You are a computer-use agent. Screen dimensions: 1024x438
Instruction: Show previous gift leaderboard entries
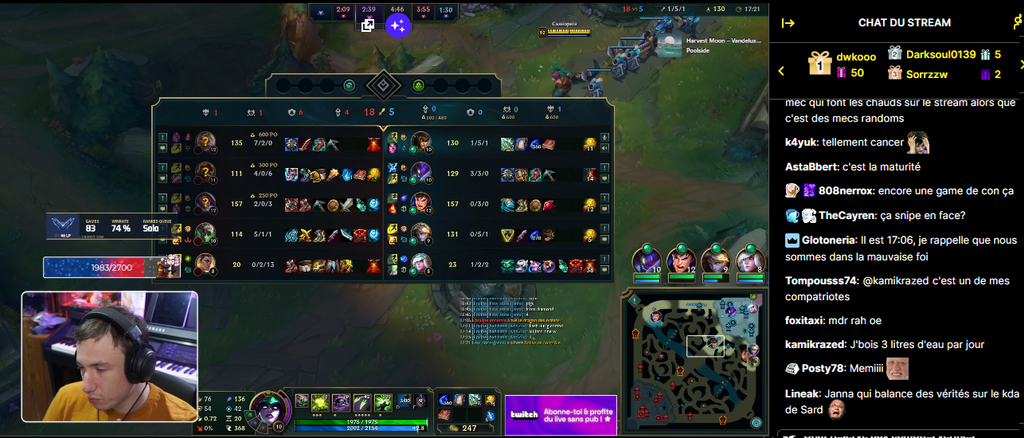coord(783,70)
